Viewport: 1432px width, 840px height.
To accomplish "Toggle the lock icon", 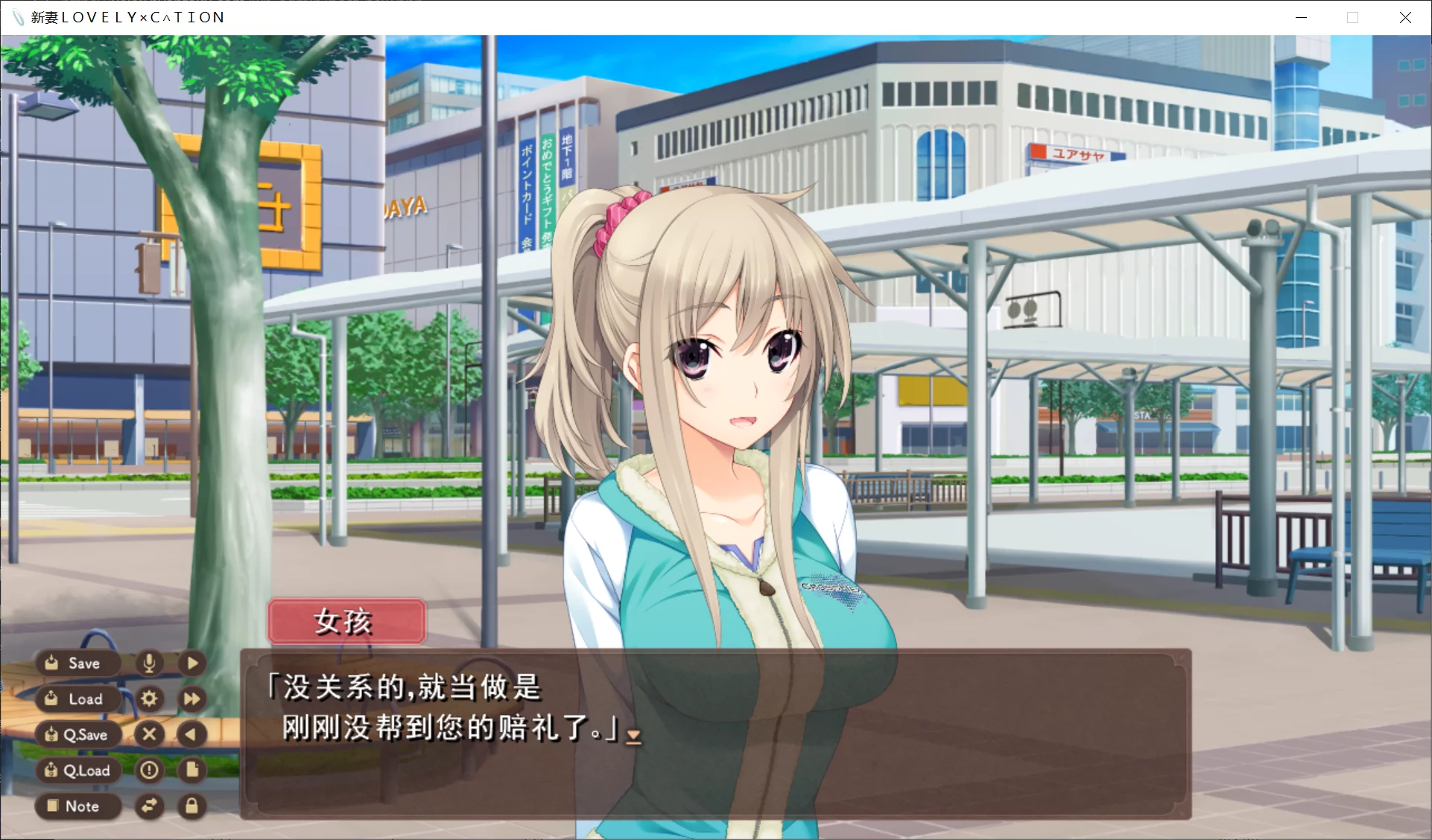I will coord(191,806).
